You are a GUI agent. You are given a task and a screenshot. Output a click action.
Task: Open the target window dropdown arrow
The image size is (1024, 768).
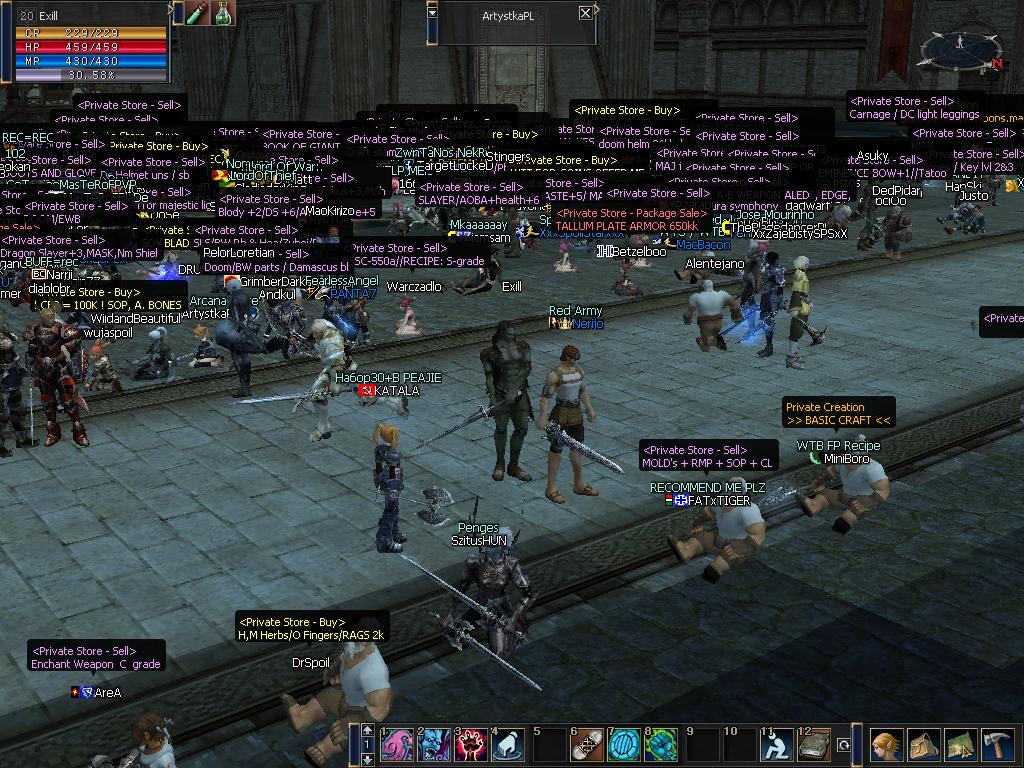[432, 12]
